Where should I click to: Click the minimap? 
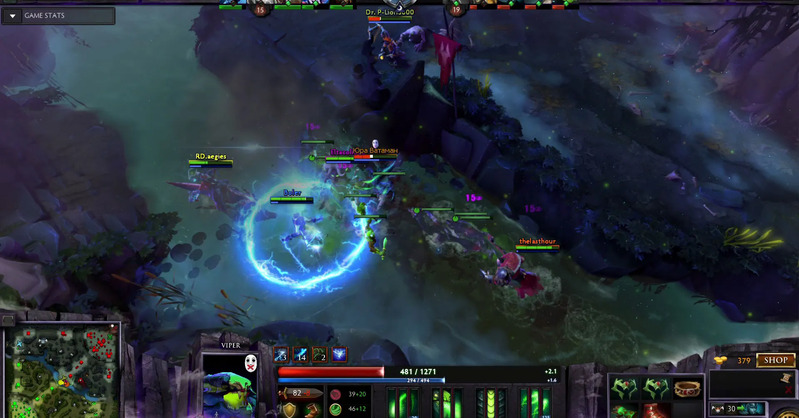tap(61, 372)
